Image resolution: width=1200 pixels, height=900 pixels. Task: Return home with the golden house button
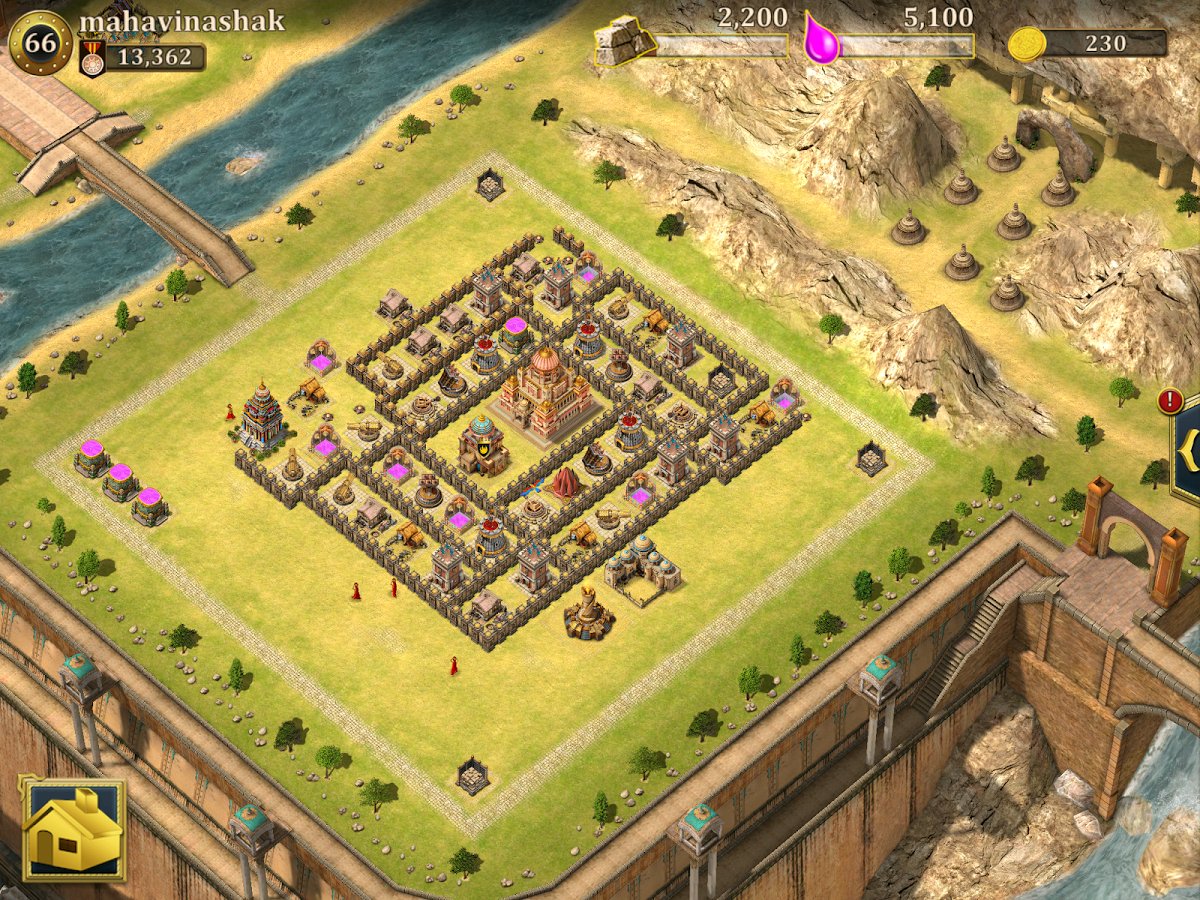point(73,829)
